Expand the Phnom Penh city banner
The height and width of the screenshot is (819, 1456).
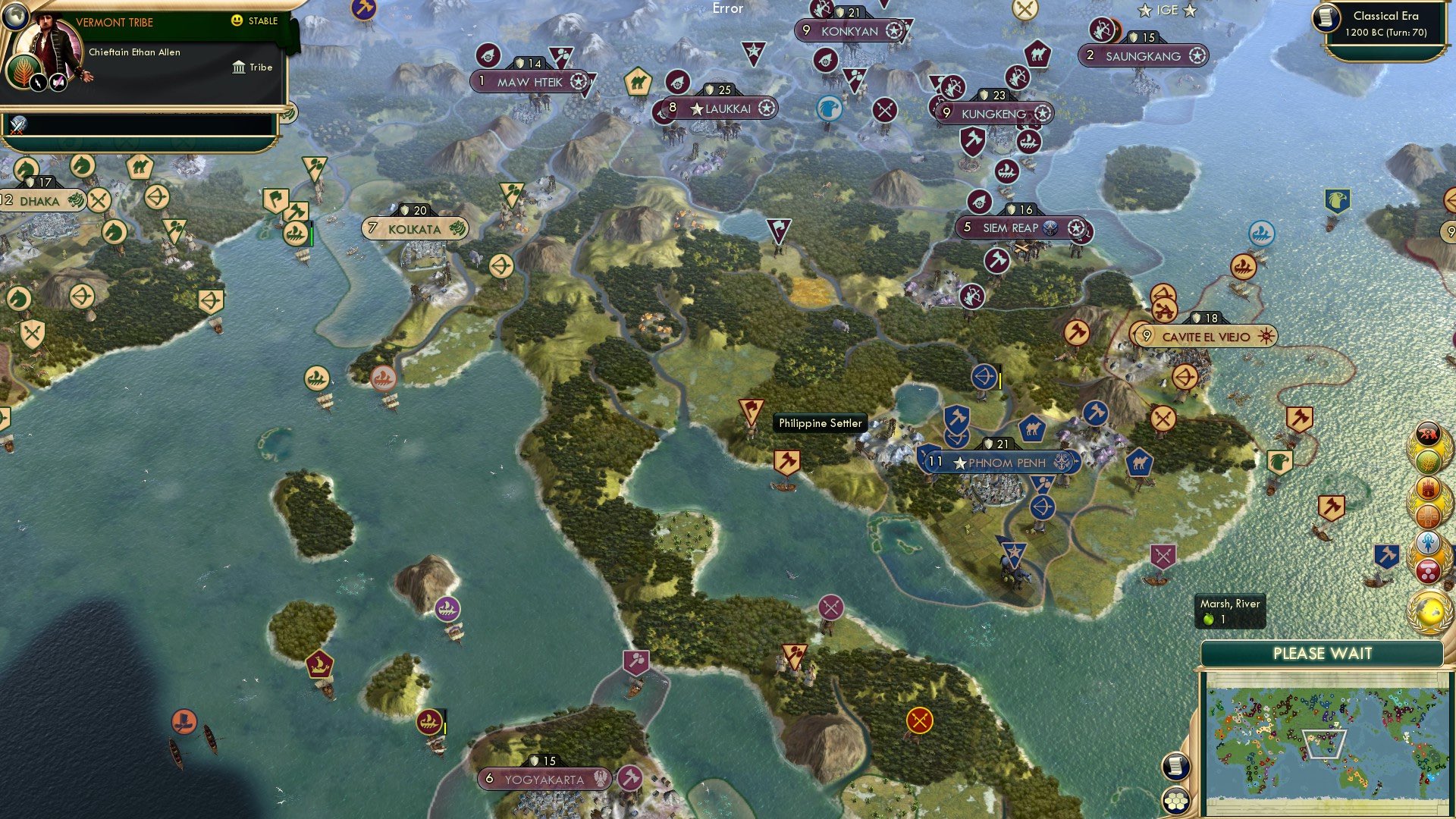[999, 462]
